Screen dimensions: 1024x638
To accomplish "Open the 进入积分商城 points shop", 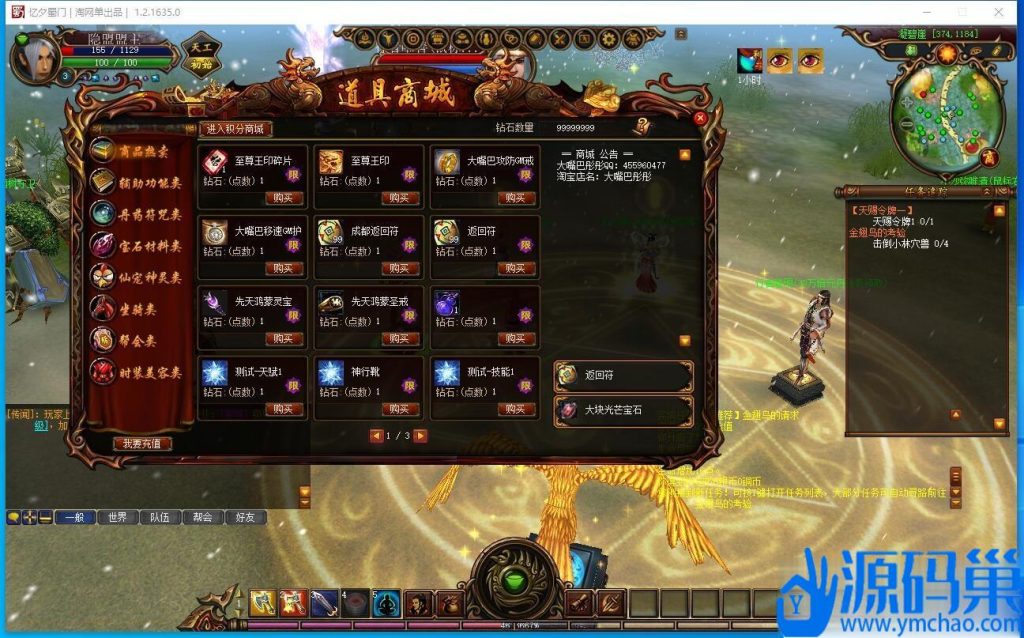I will (x=236, y=129).
